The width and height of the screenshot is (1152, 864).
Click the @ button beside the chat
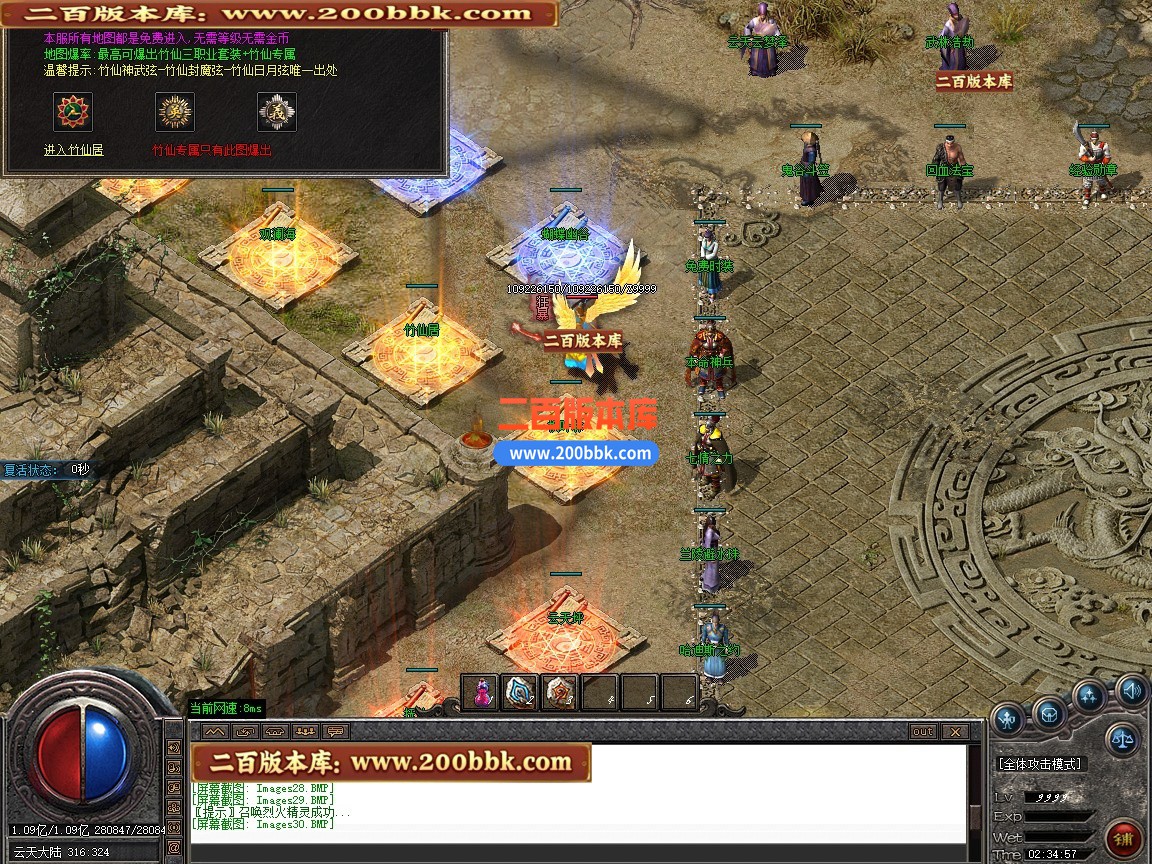point(175,846)
